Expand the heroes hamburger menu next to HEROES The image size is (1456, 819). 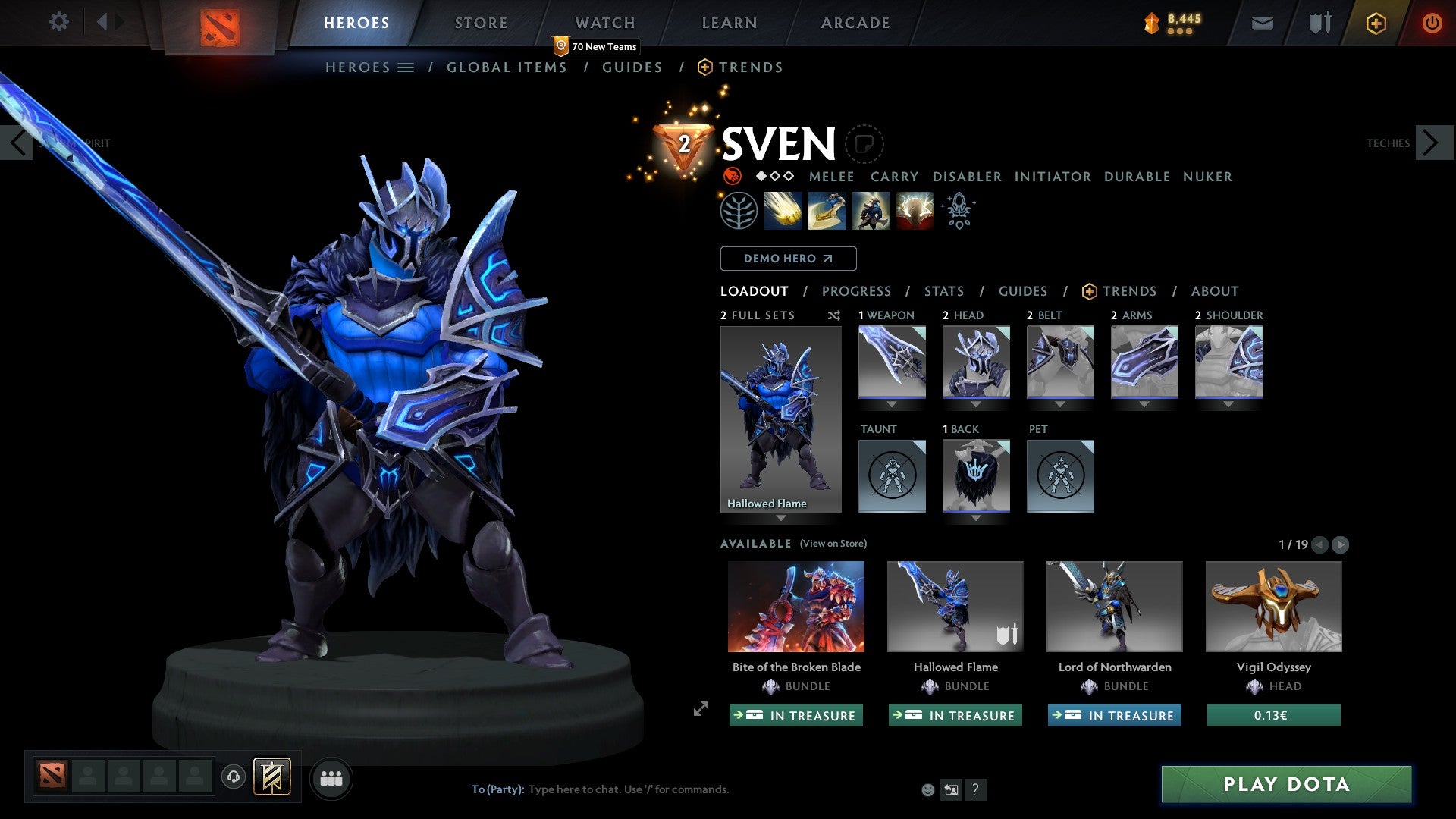click(406, 67)
